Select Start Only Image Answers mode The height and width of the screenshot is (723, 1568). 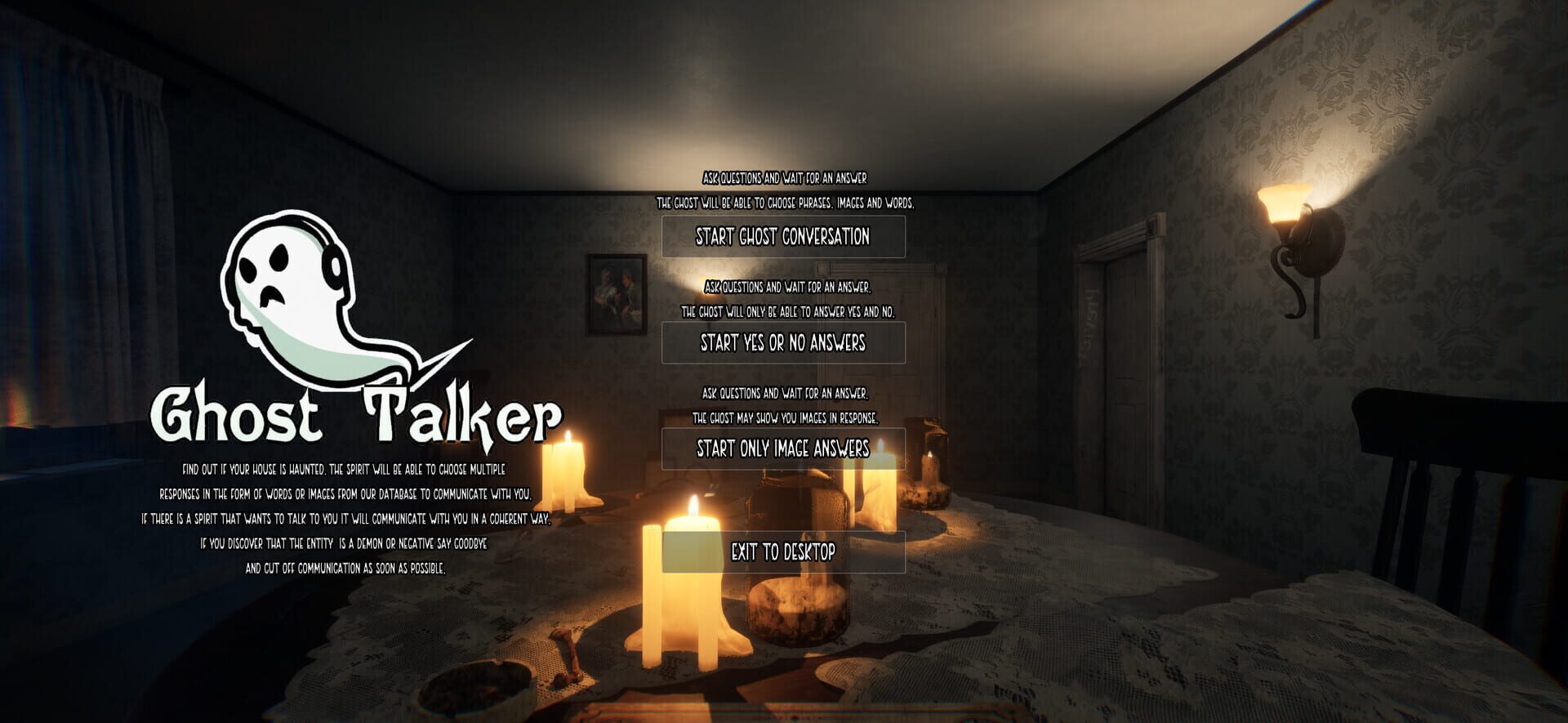pos(785,448)
